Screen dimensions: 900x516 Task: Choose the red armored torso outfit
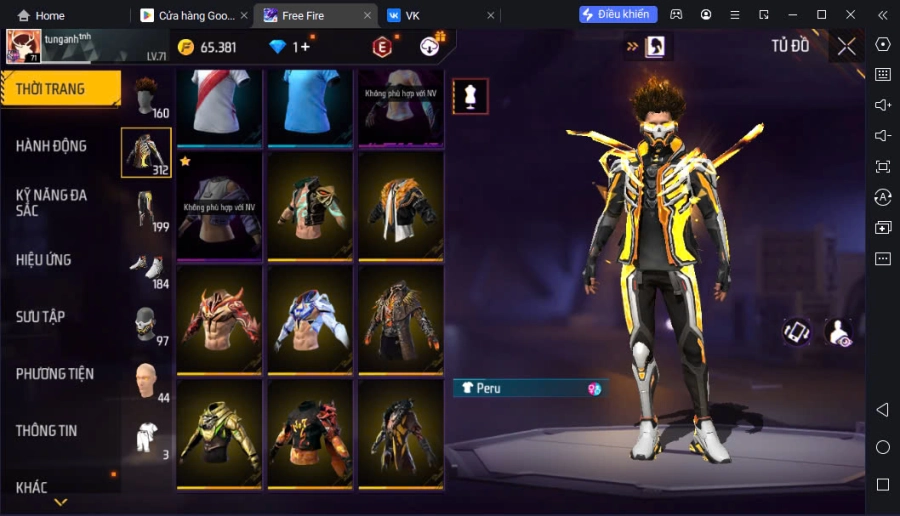click(220, 319)
